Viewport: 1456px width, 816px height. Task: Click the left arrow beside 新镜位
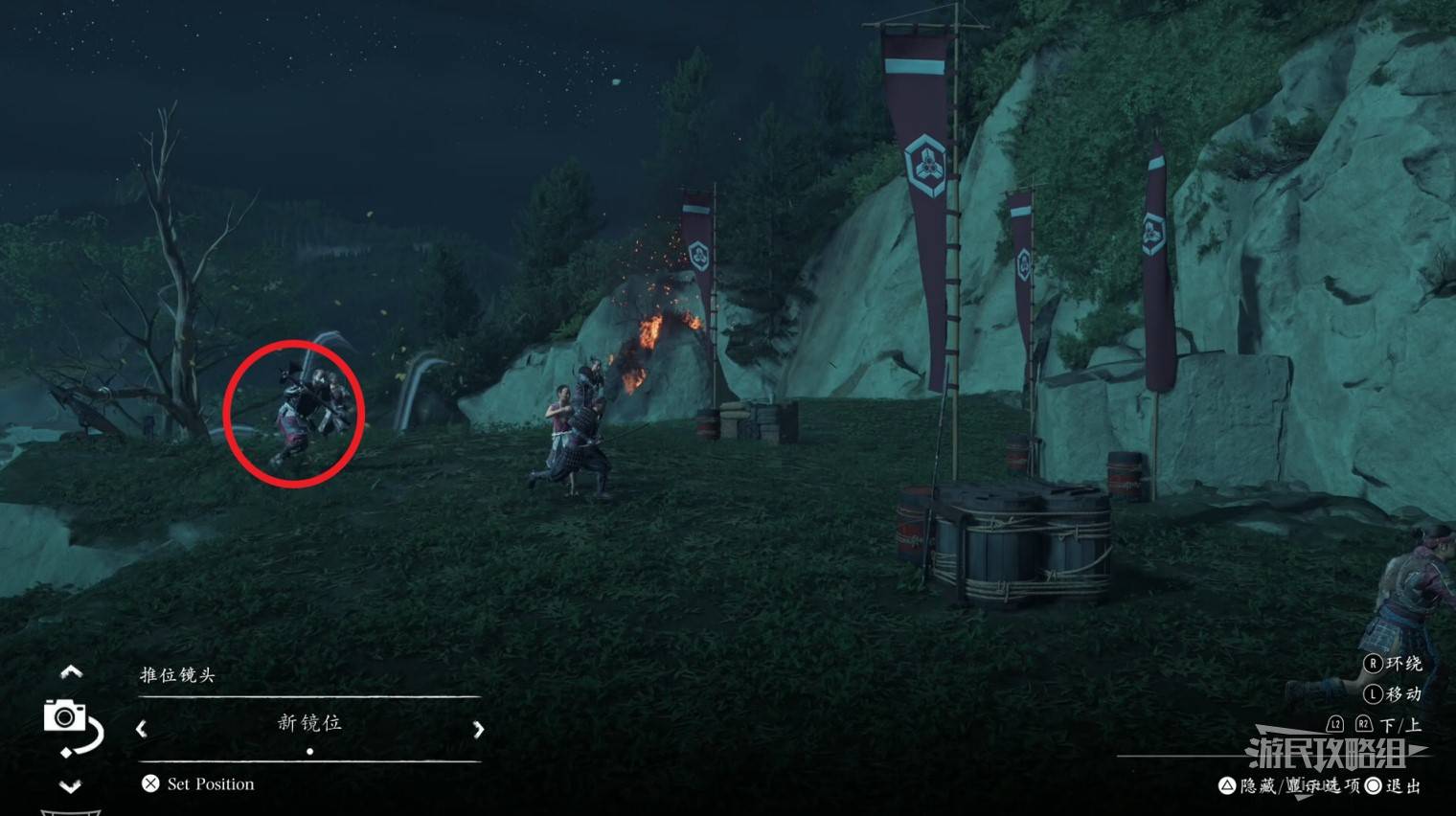tap(142, 729)
